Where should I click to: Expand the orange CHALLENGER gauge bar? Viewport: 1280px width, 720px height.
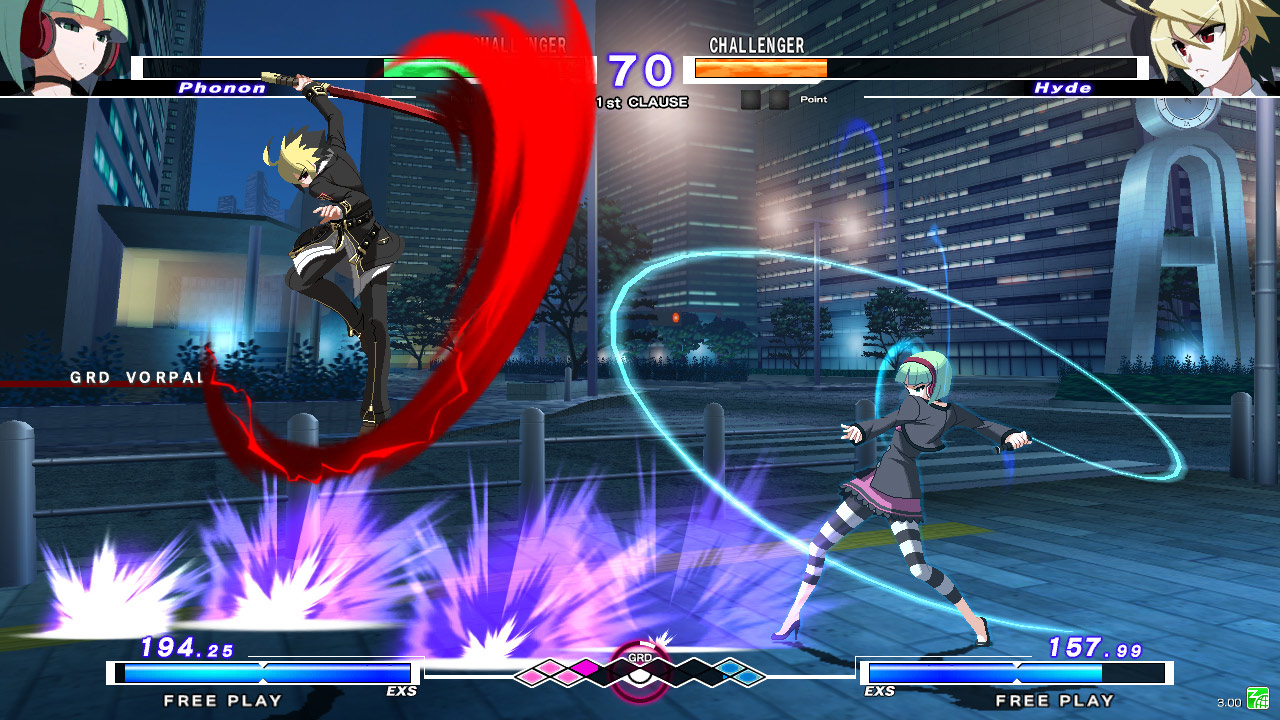(x=762, y=69)
